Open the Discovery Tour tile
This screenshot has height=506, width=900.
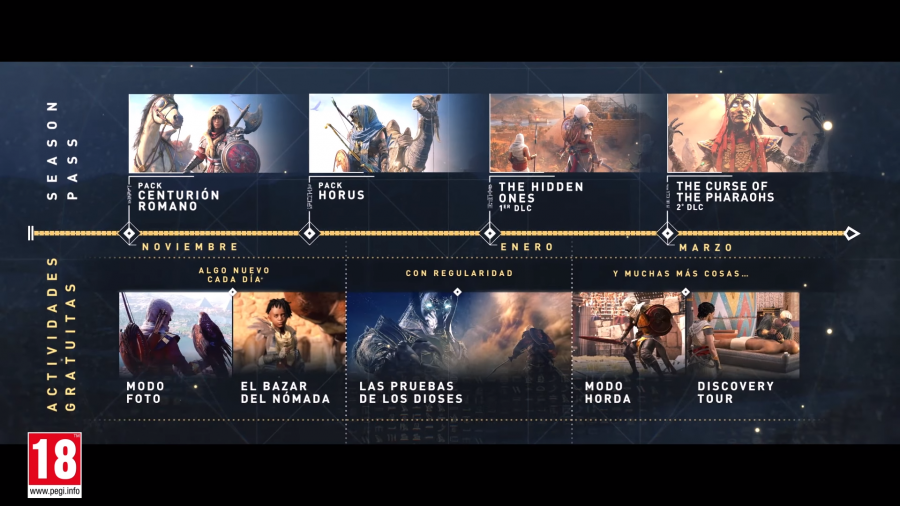[x=742, y=334]
